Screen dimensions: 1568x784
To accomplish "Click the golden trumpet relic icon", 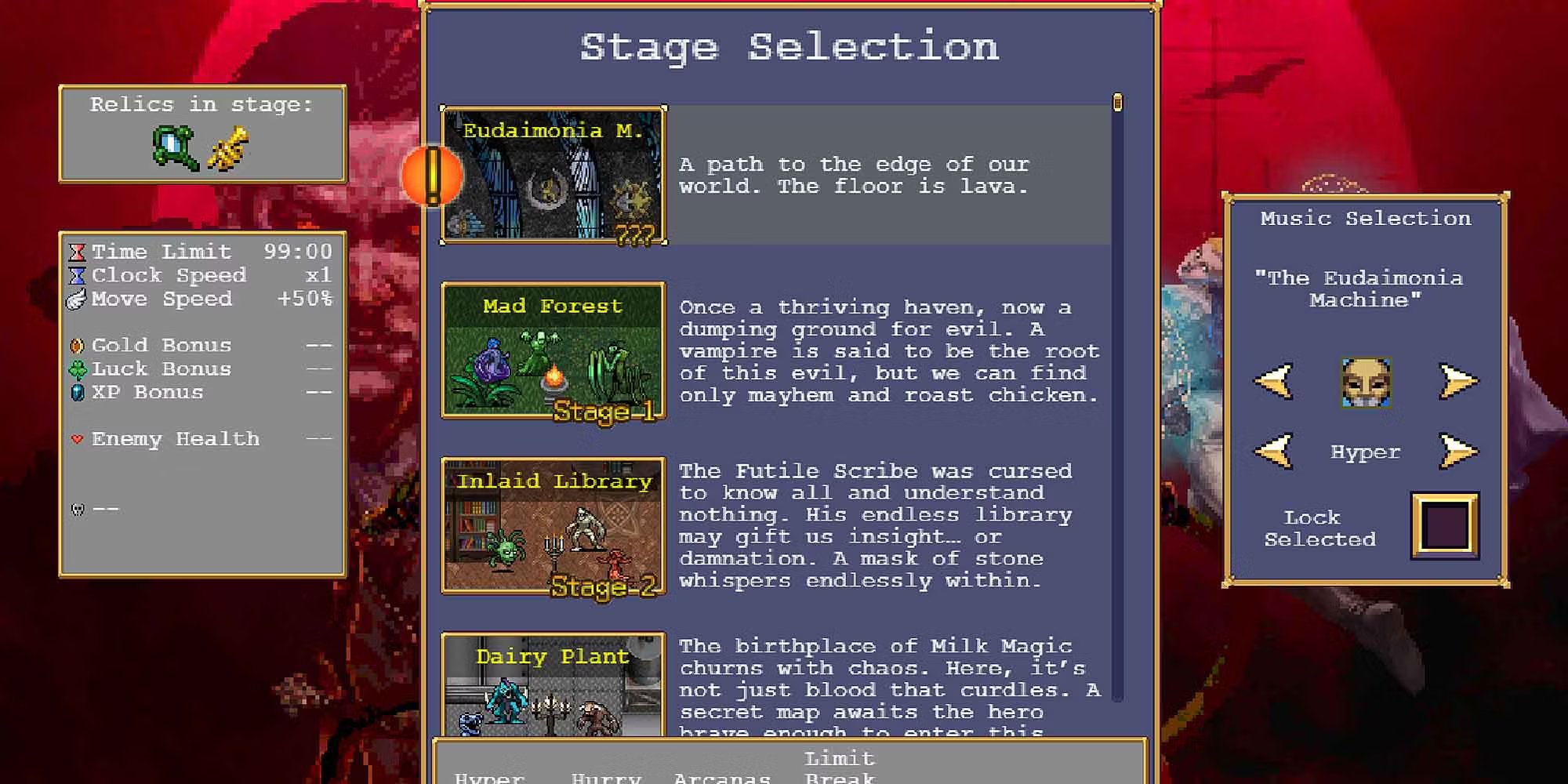I will point(229,147).
